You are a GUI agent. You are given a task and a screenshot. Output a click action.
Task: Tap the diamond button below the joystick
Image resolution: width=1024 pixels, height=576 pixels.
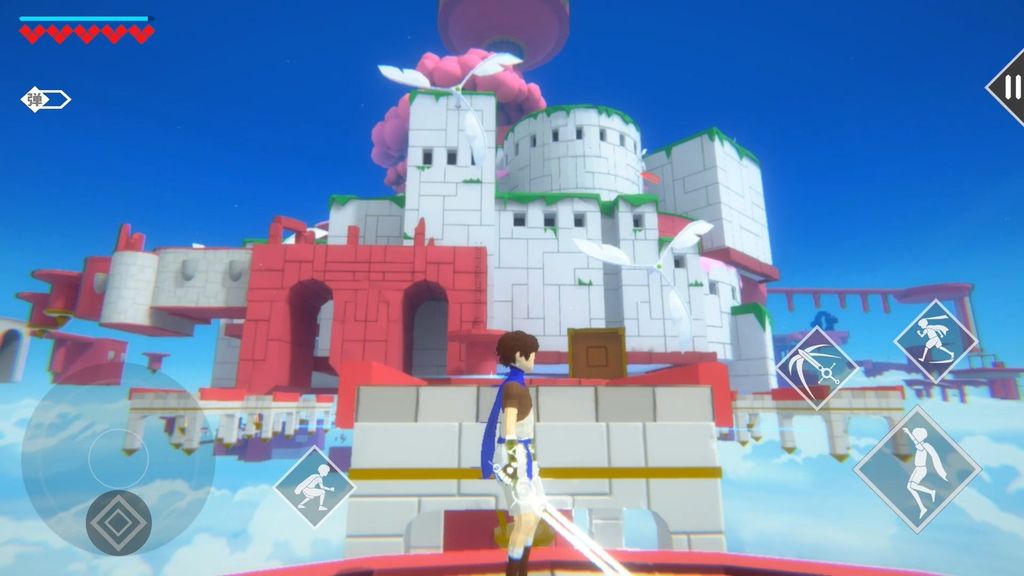tap(118, 522)
